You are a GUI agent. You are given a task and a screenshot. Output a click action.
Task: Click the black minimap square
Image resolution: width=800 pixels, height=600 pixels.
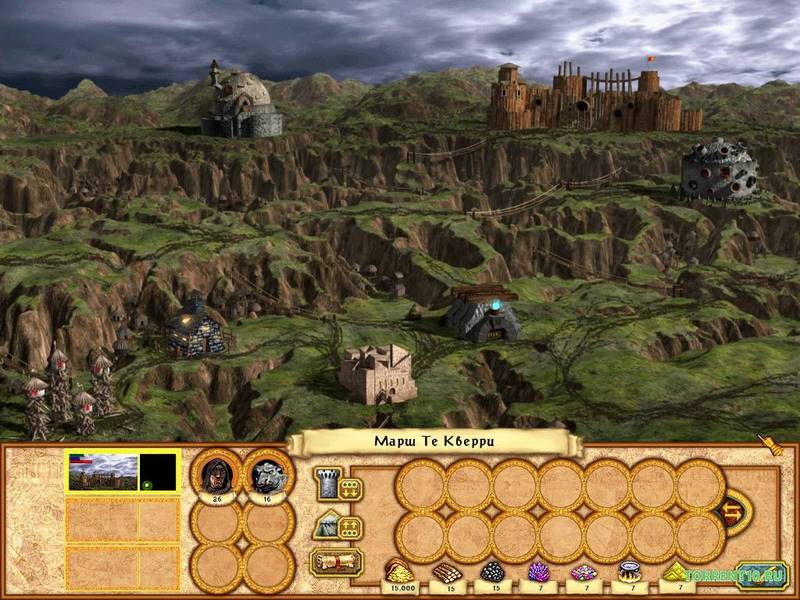(158, 470)
